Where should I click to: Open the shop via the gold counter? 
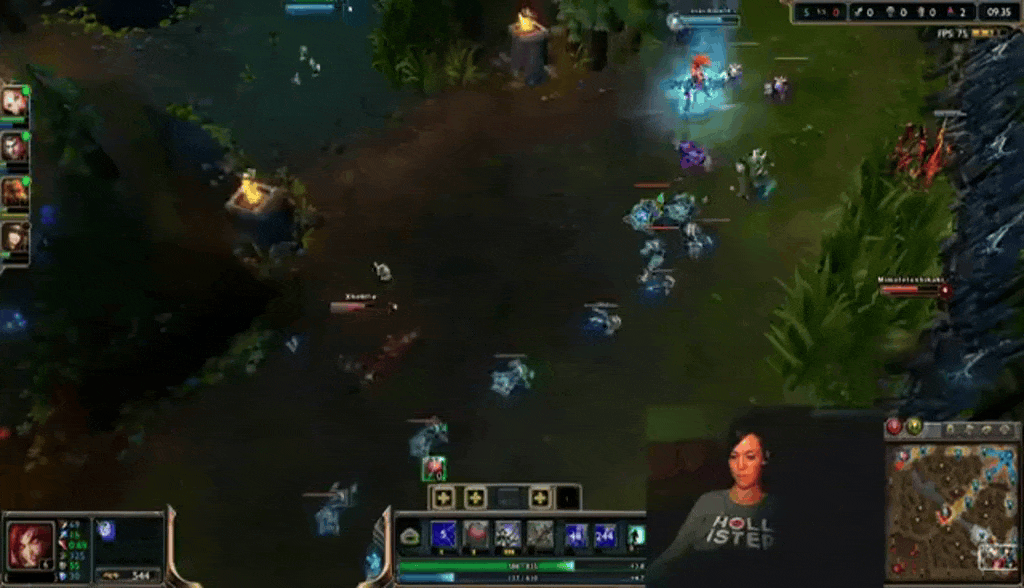[130, 575]
